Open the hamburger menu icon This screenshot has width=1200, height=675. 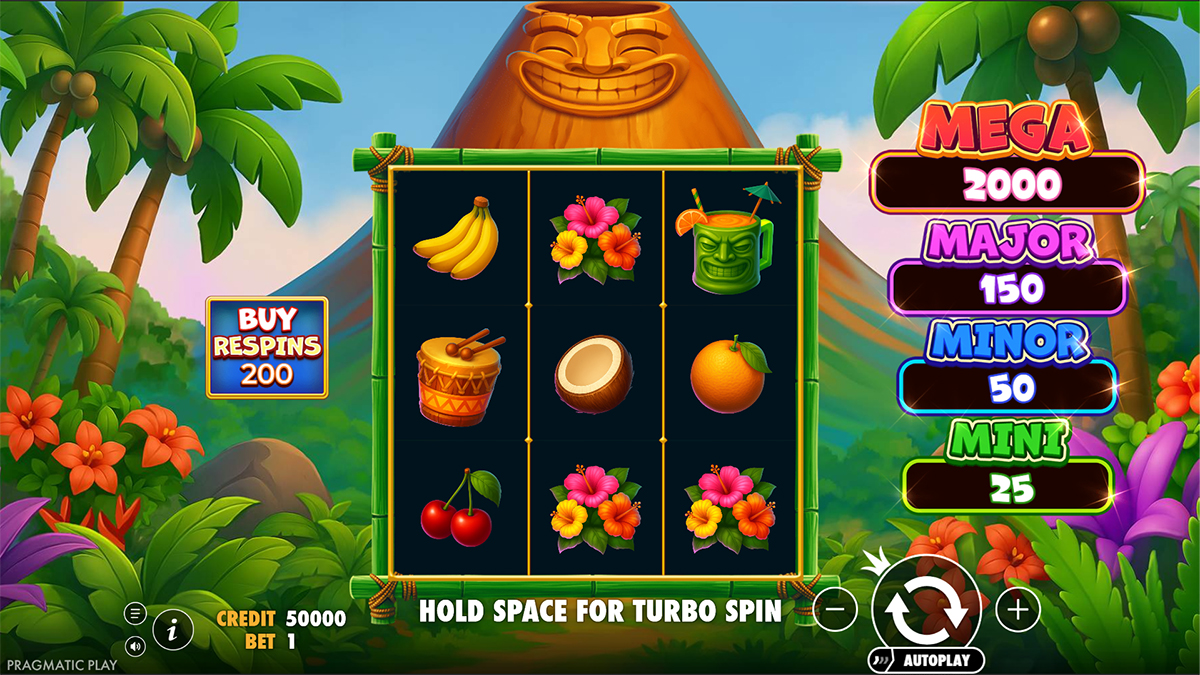point(135,613)
